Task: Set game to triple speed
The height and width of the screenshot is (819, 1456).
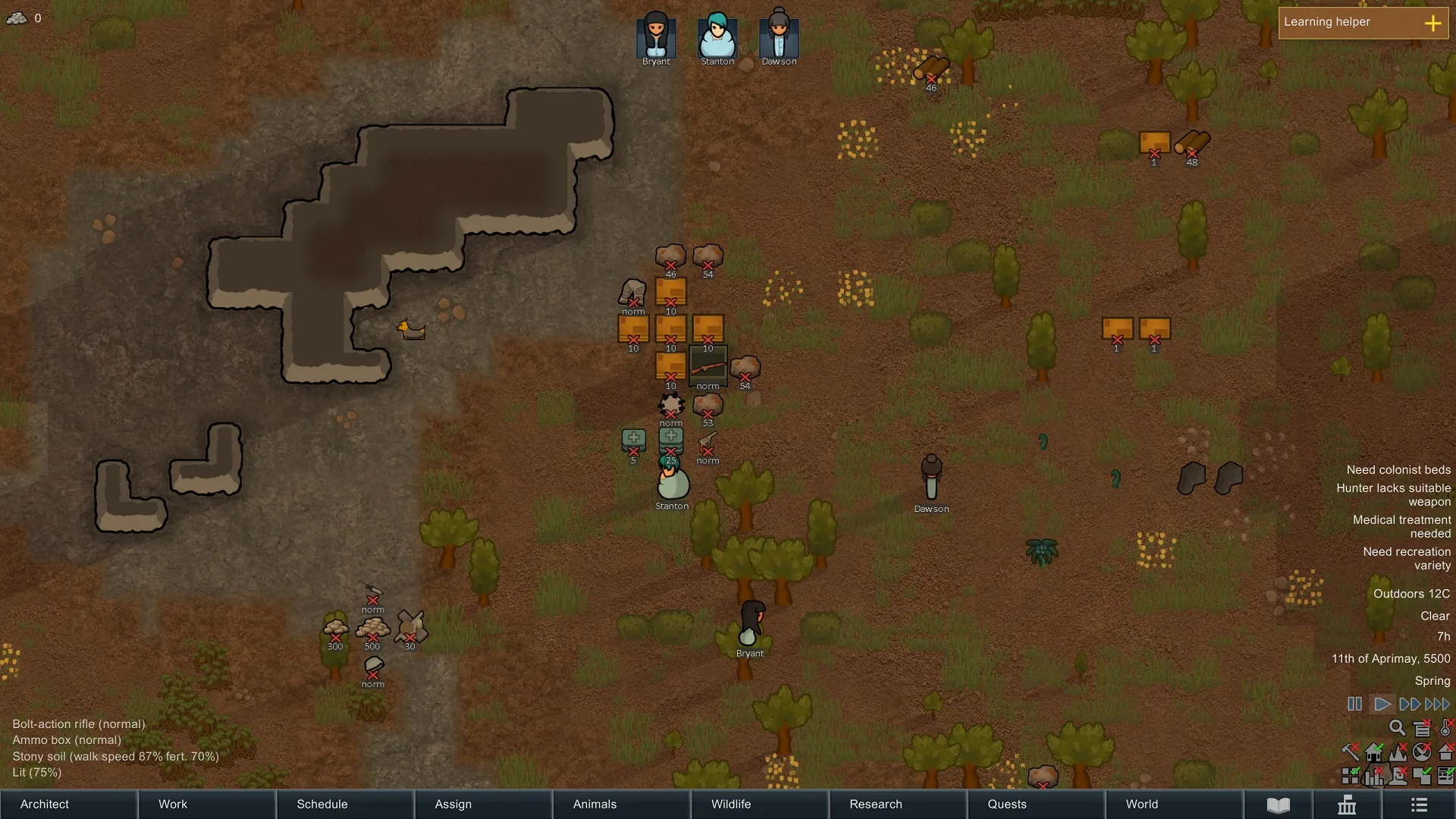Action: (x=1439, y=704)
